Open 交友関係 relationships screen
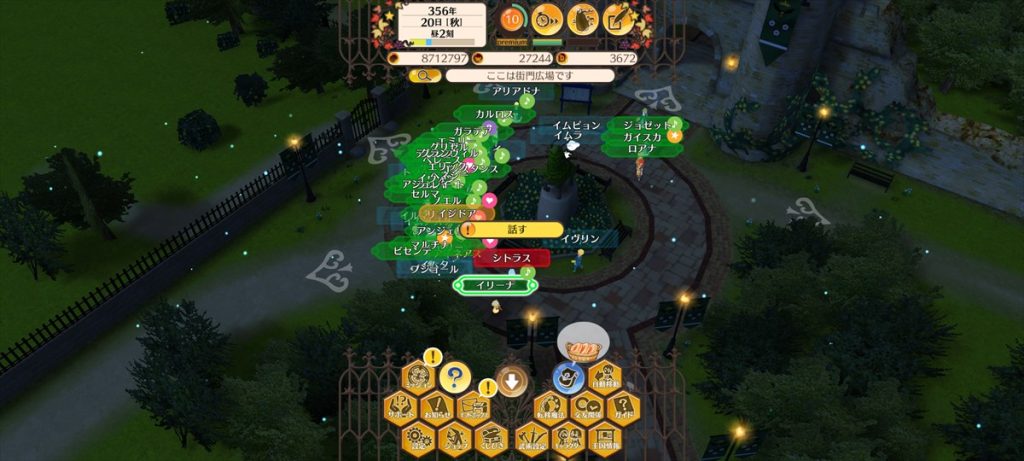 [x=586, y=408]
